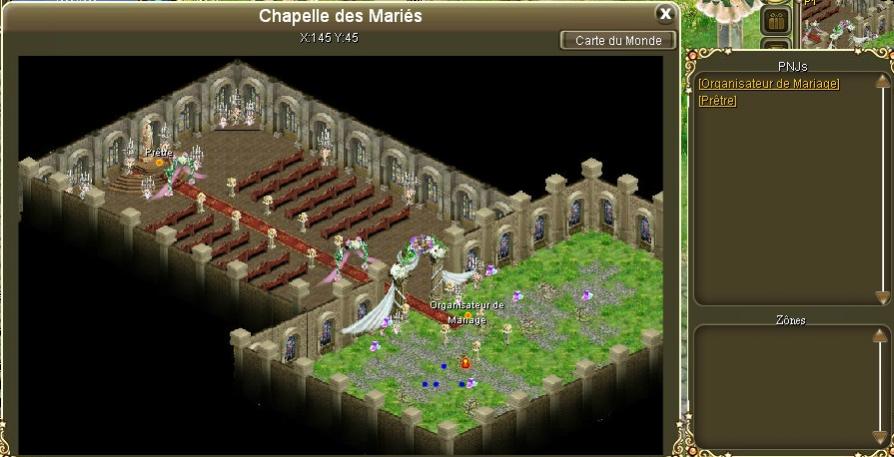Screen dimensions: 894x457
Task: Click the Zônes list scroll-down arrow
Action: [x=882, y=436]
